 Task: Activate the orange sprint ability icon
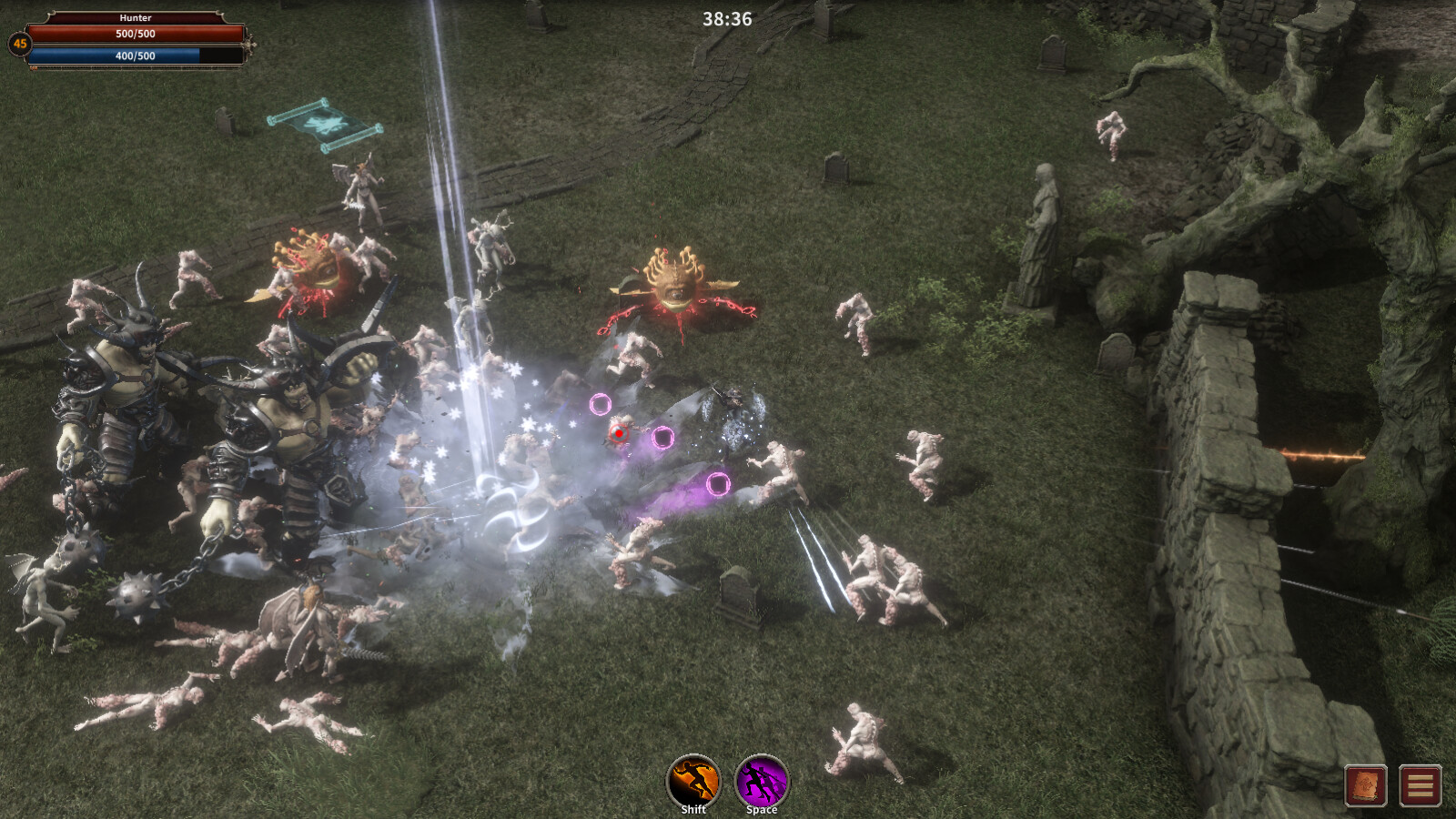point(693,780)
